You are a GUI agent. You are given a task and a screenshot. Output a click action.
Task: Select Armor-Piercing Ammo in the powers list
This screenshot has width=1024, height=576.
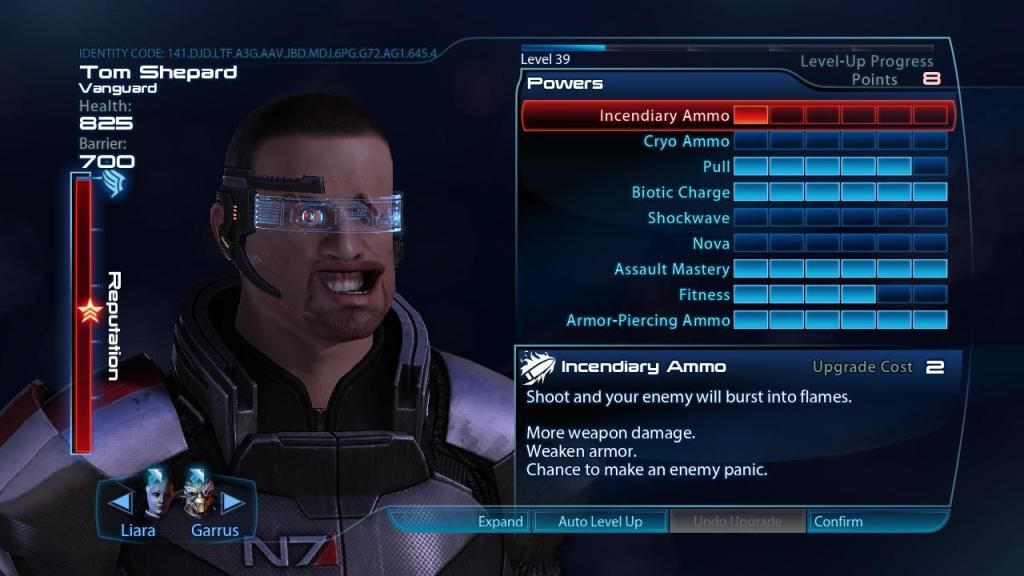pos(648,320)
